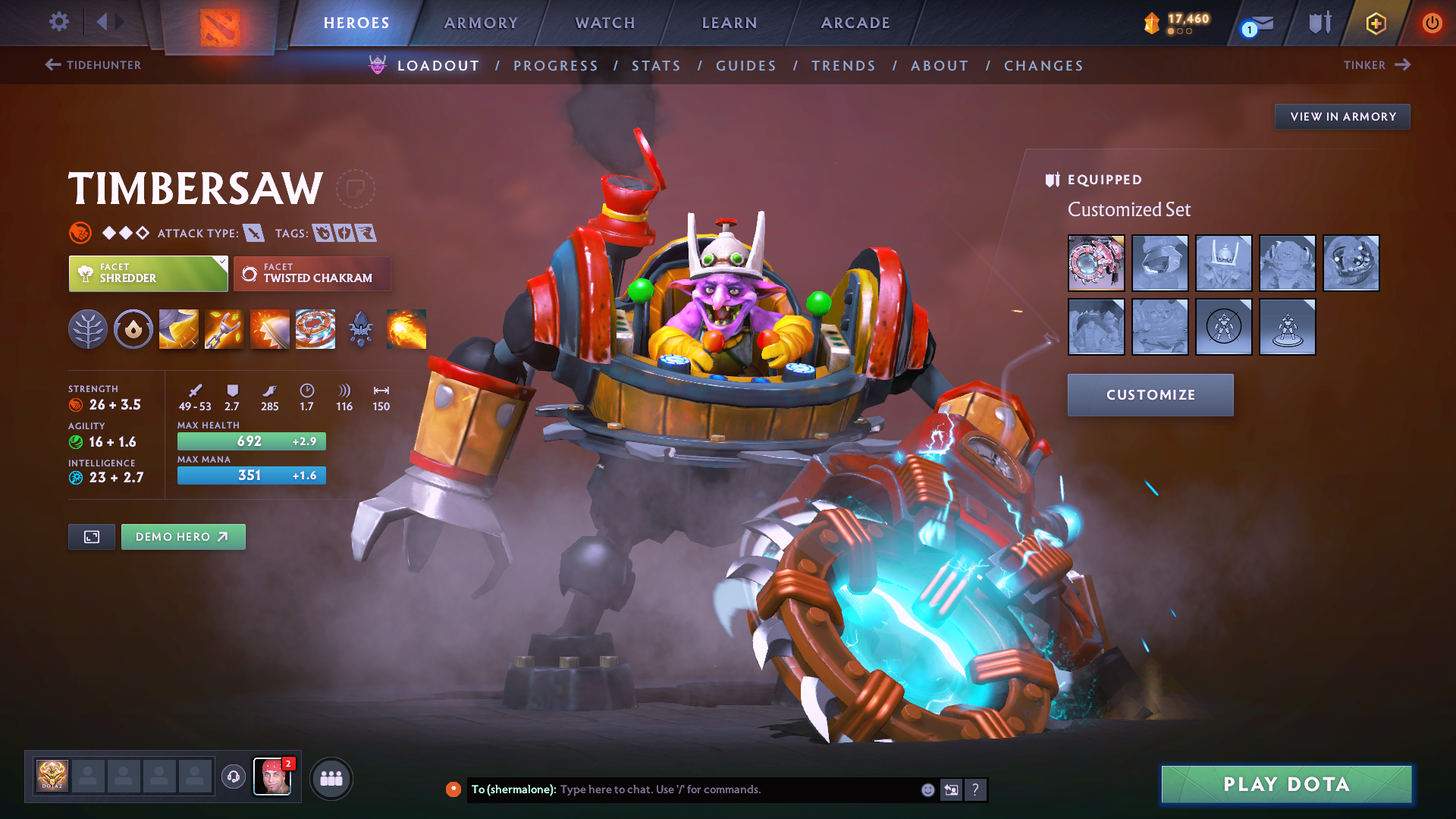Viewport: 1456px width, 819px height.
Task: Navigate to previous hero Tidehunter
Action: coord(93,65)
